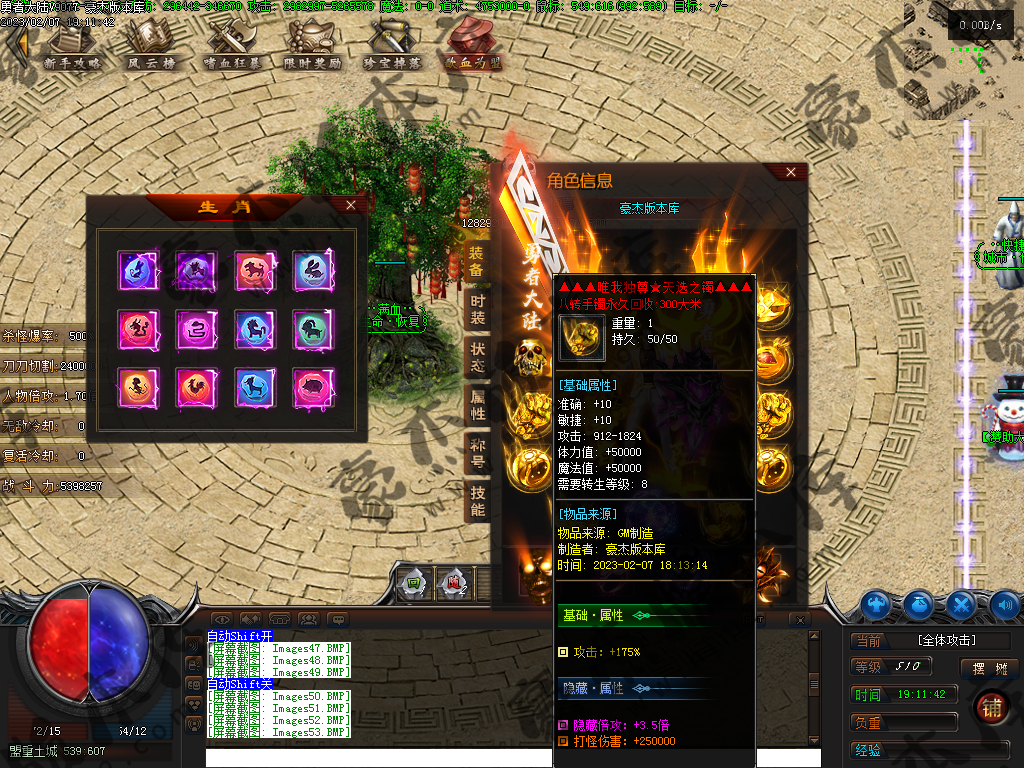The width and height of the screenshot is (1024, 768).
Task: Toggle the blue speaker sound button
Action: click(x=1004, y=604)
